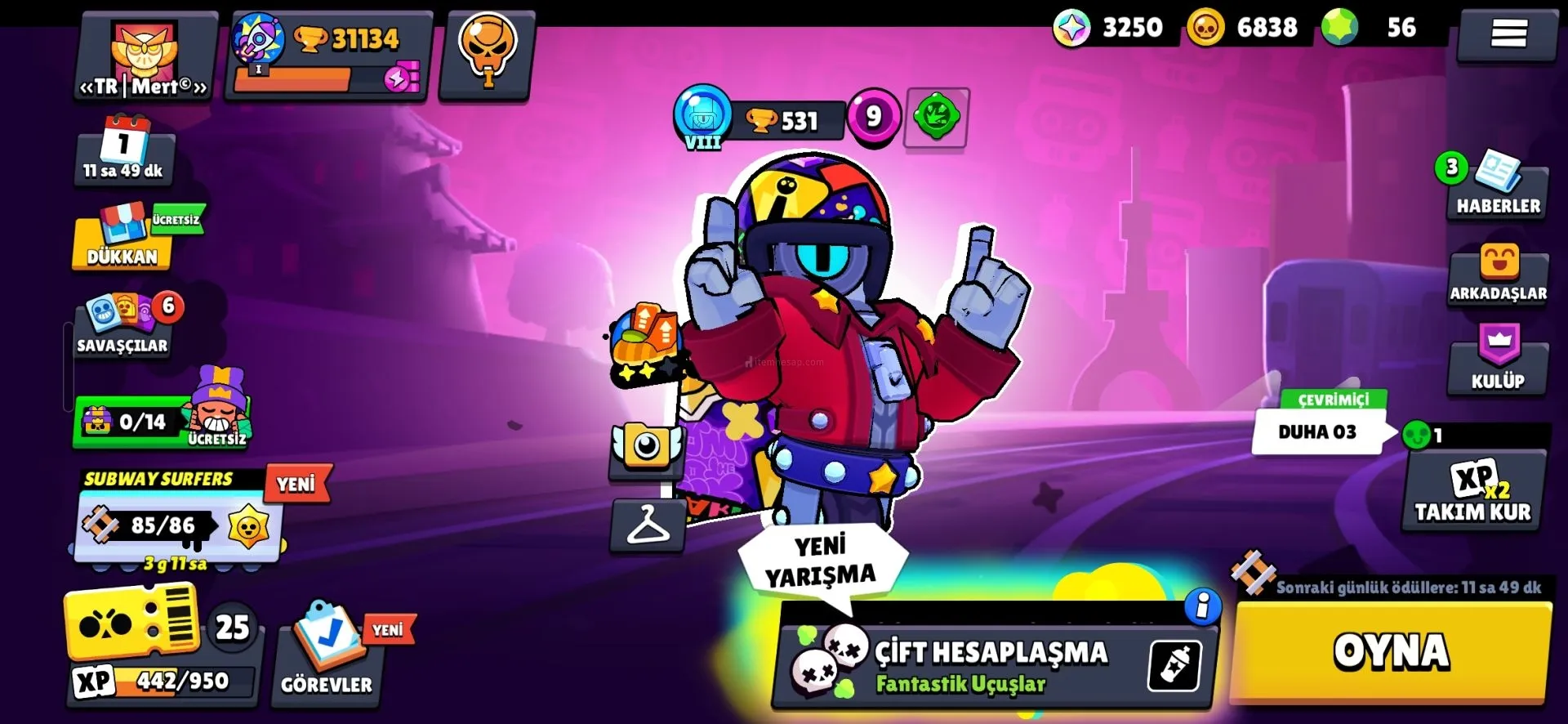This screenshot has height=724, width=1568.
Task: View the trophy road with 31134 trophies
Action: pos(327,56)
